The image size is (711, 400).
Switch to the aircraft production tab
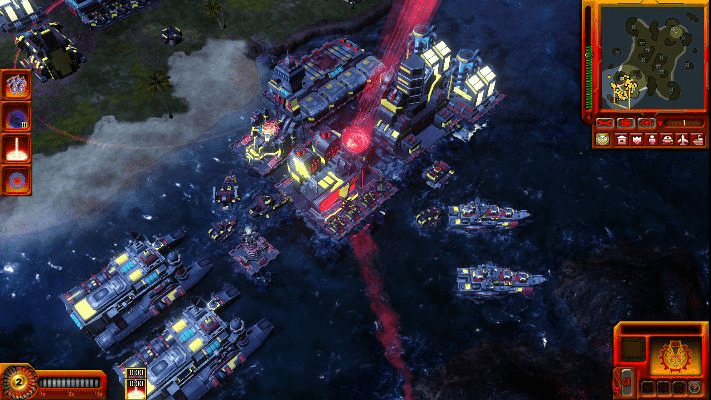click(x=681, y=139)
